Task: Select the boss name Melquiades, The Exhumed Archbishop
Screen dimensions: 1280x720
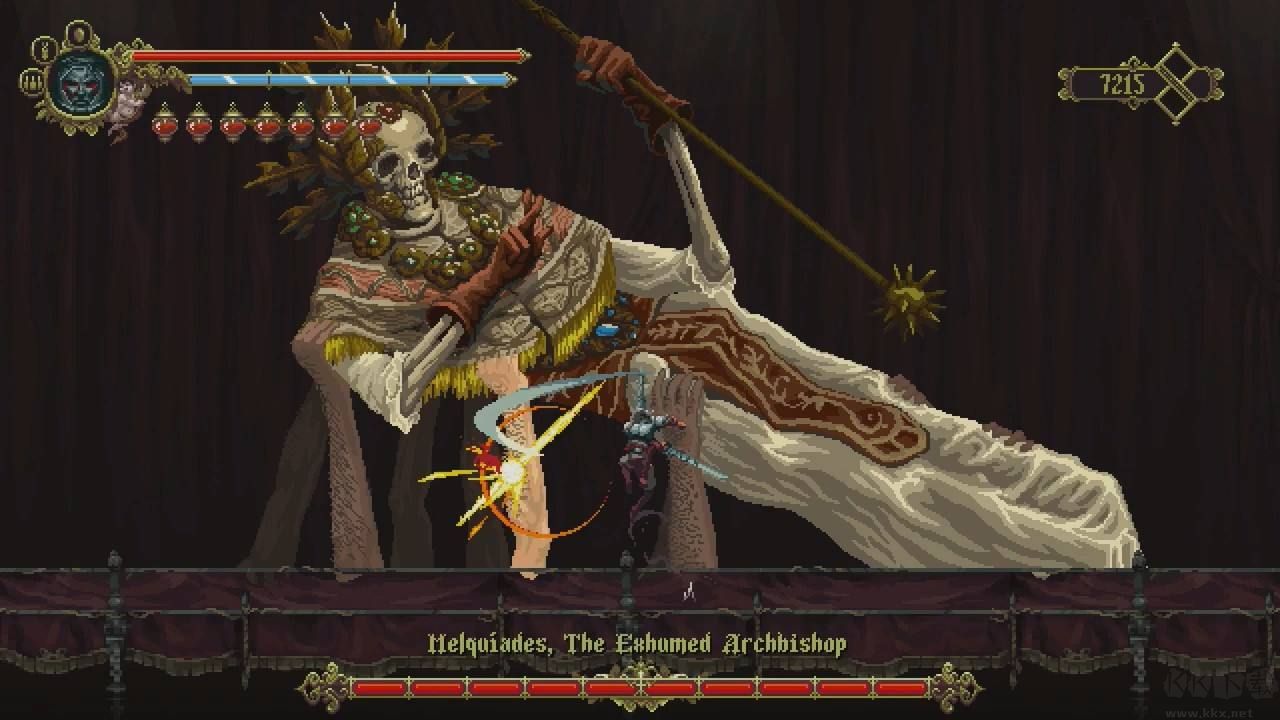Action: (x=640, y=646)
